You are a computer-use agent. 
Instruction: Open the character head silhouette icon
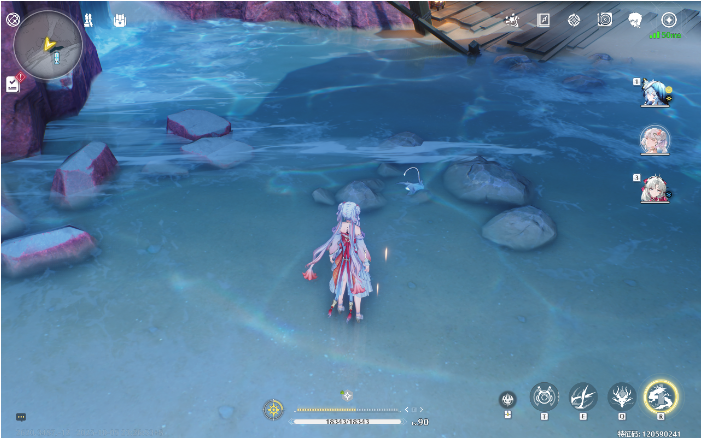634,19
